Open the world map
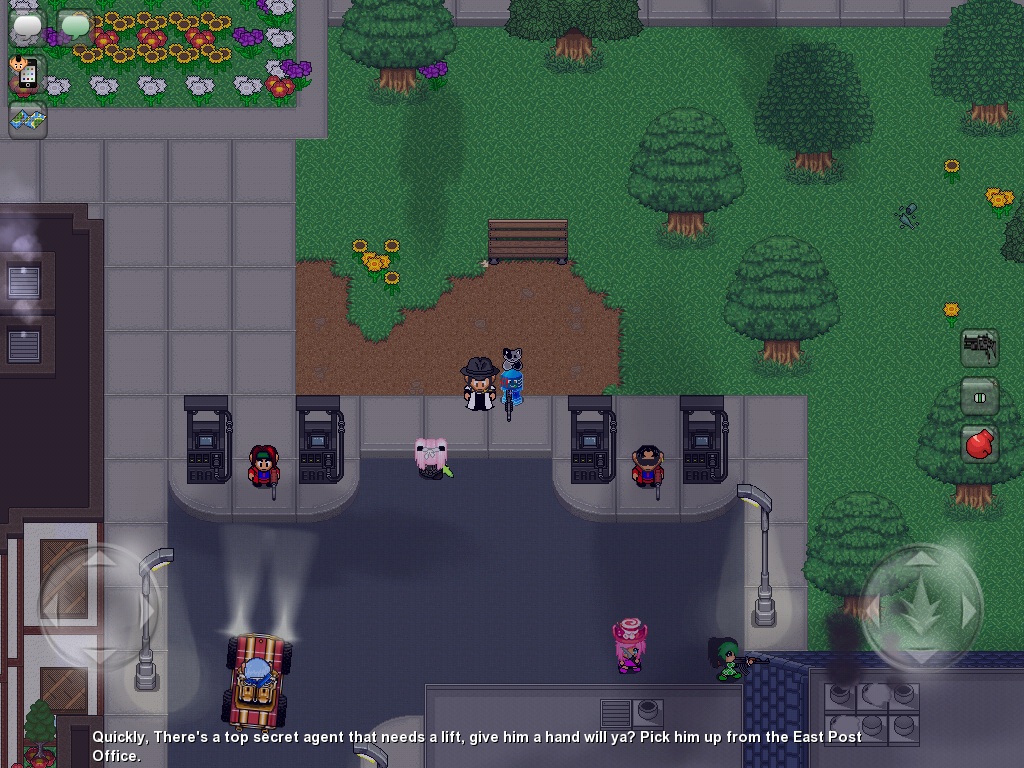Image resolution: width=1024 pixels, height=768 pixels. pyautogui.click(x=28, y=120)
